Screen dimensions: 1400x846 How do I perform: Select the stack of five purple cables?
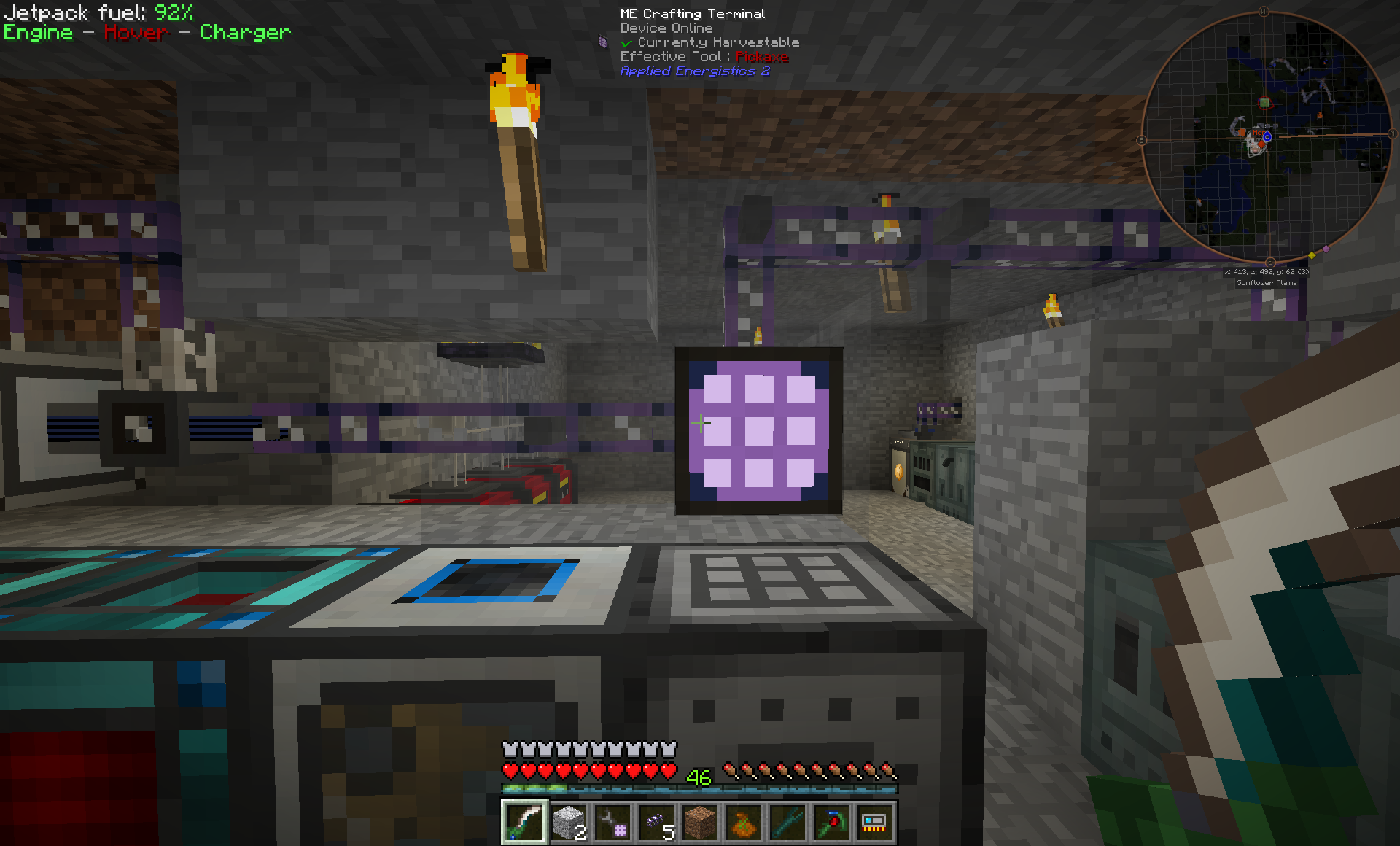click(656, 822)
